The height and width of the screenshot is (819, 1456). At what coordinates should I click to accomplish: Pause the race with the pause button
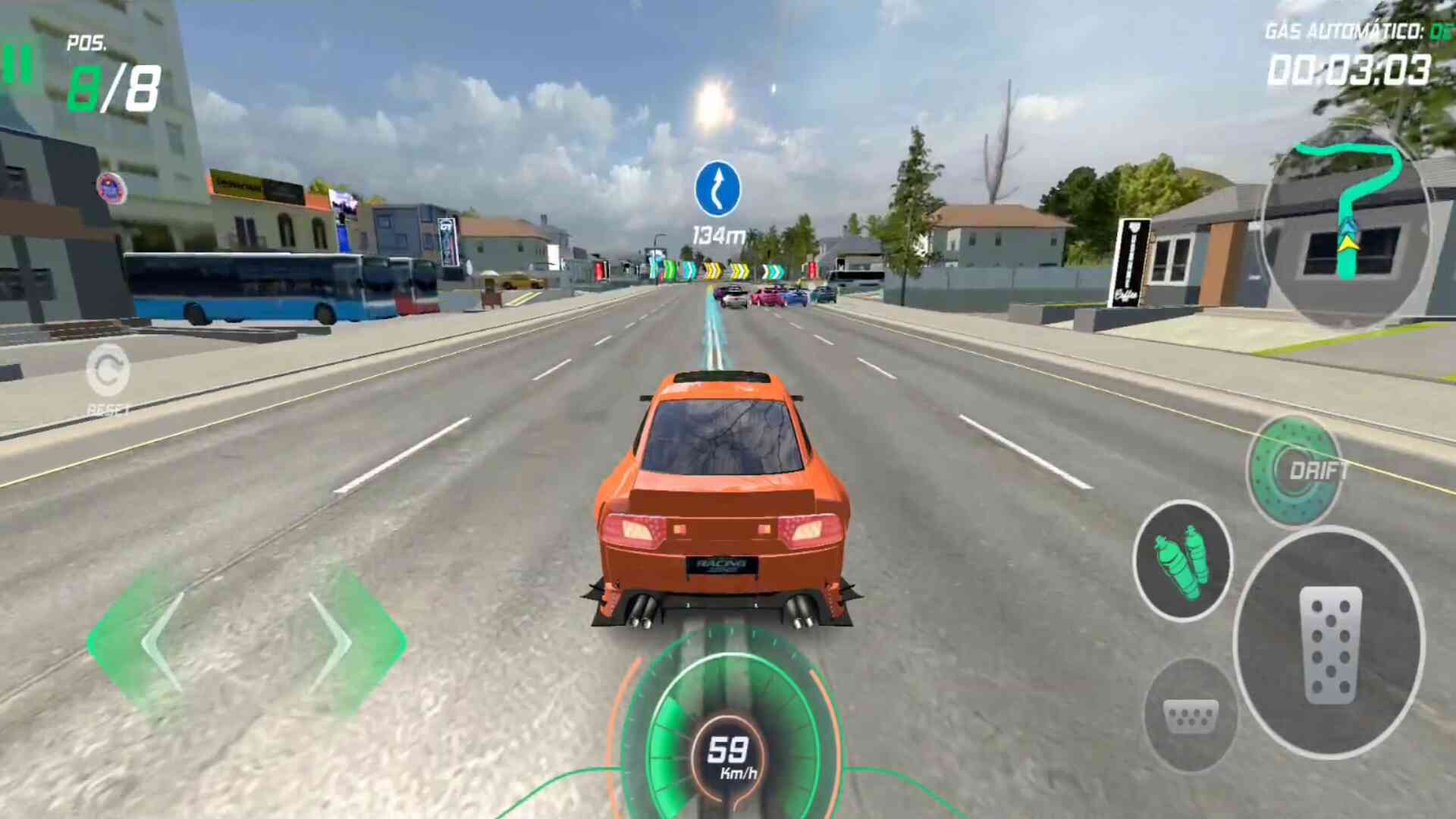(17, 64)
